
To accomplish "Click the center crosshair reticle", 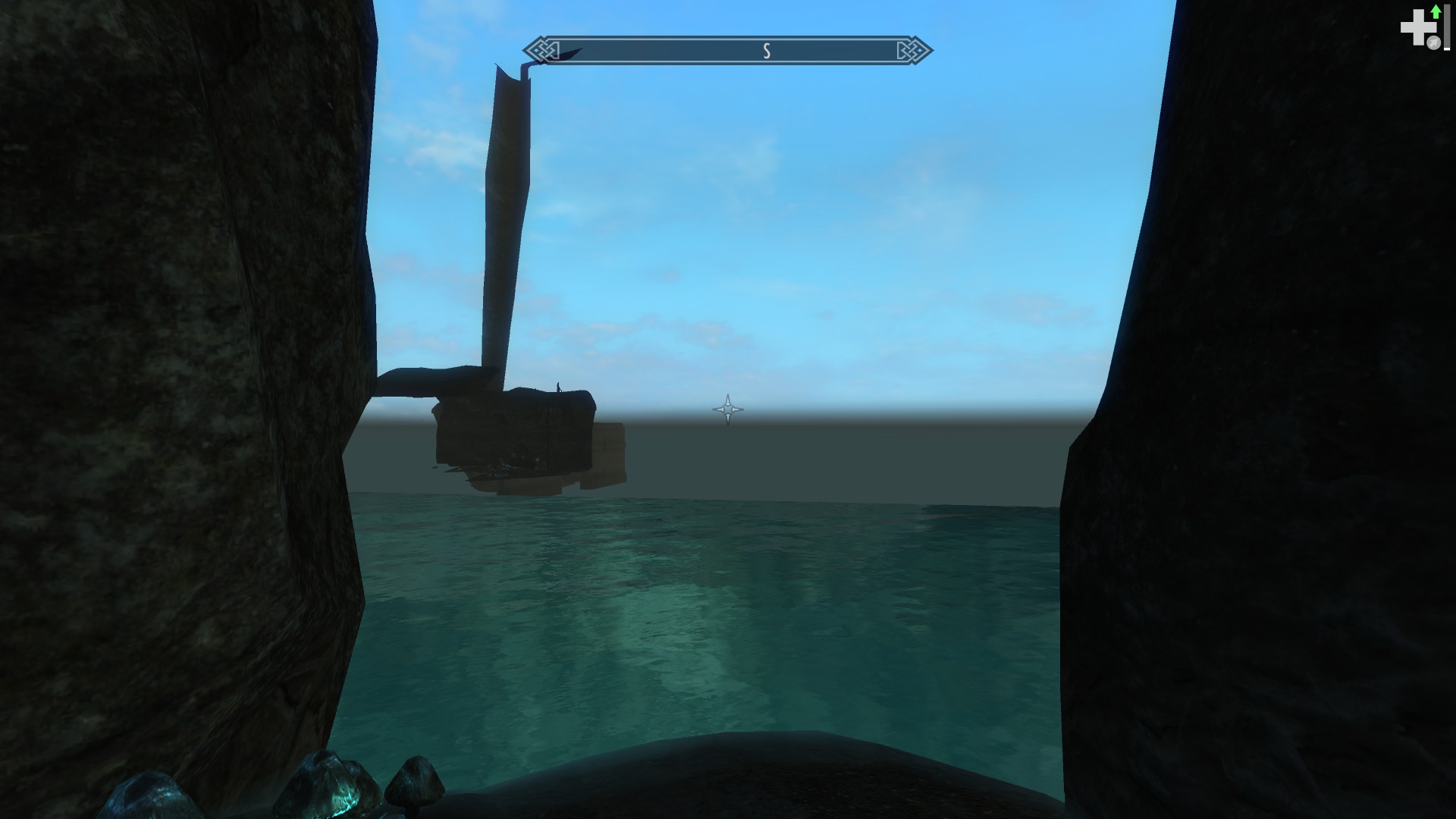I will 727,409.
